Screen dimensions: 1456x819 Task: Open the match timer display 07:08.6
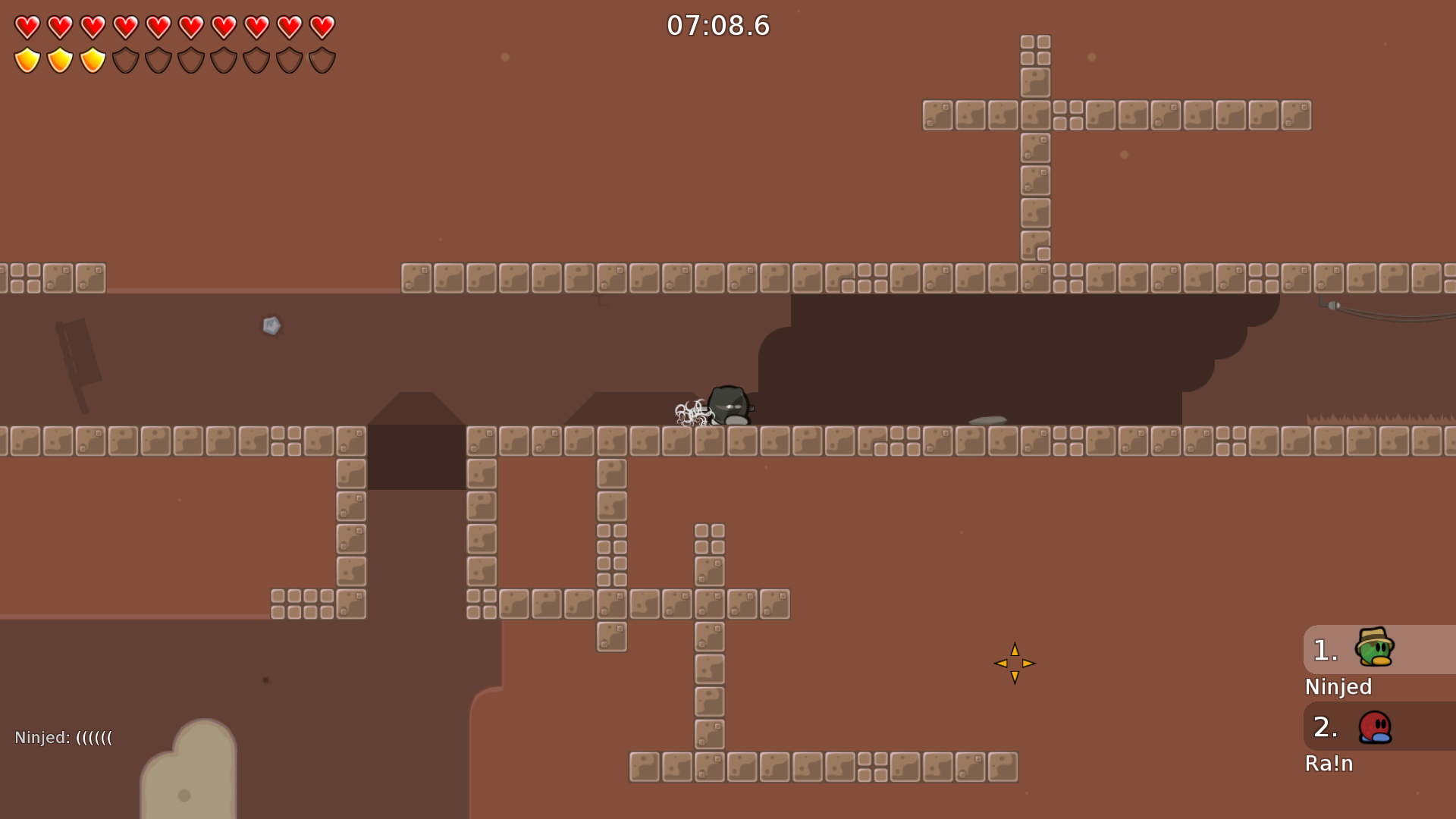(719, 25)
